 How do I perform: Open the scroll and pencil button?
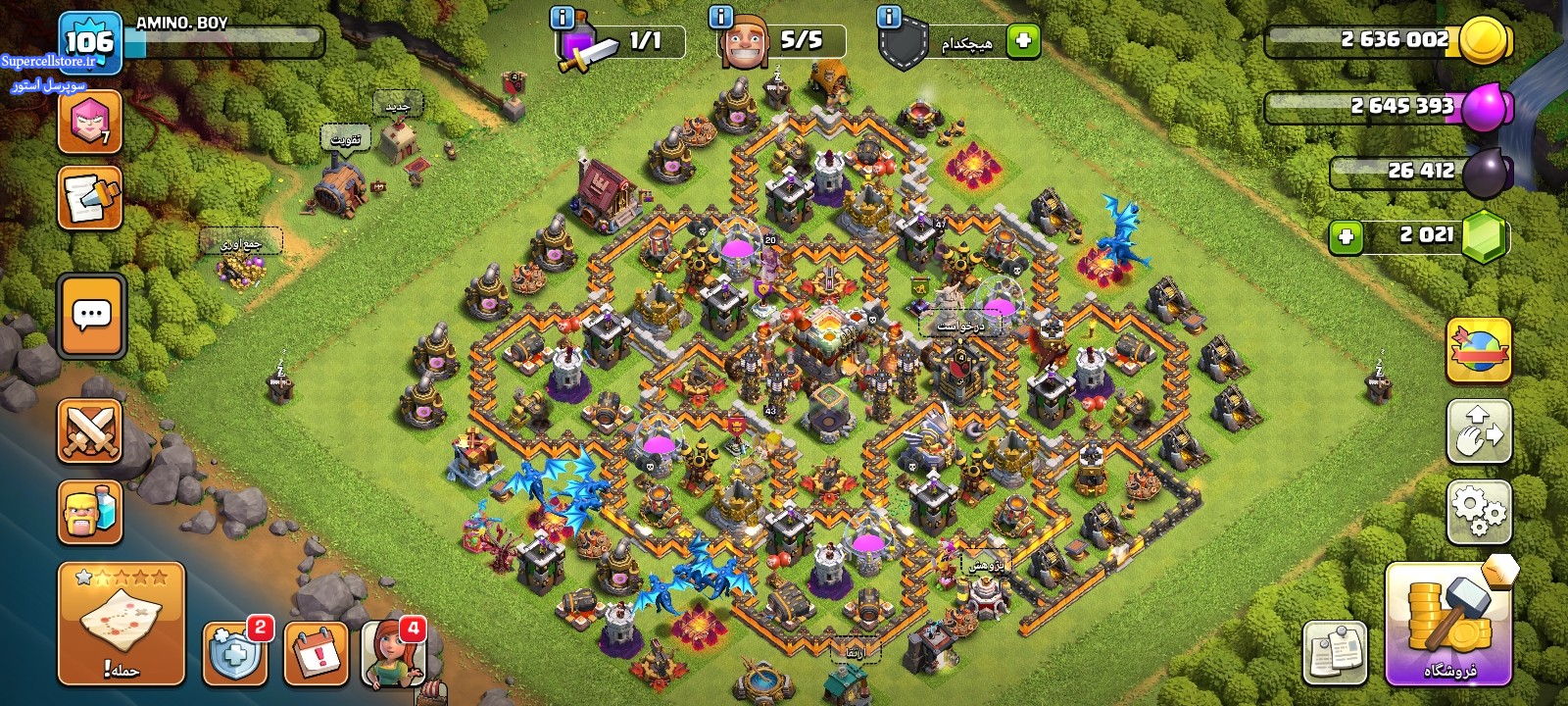[90, 198]
